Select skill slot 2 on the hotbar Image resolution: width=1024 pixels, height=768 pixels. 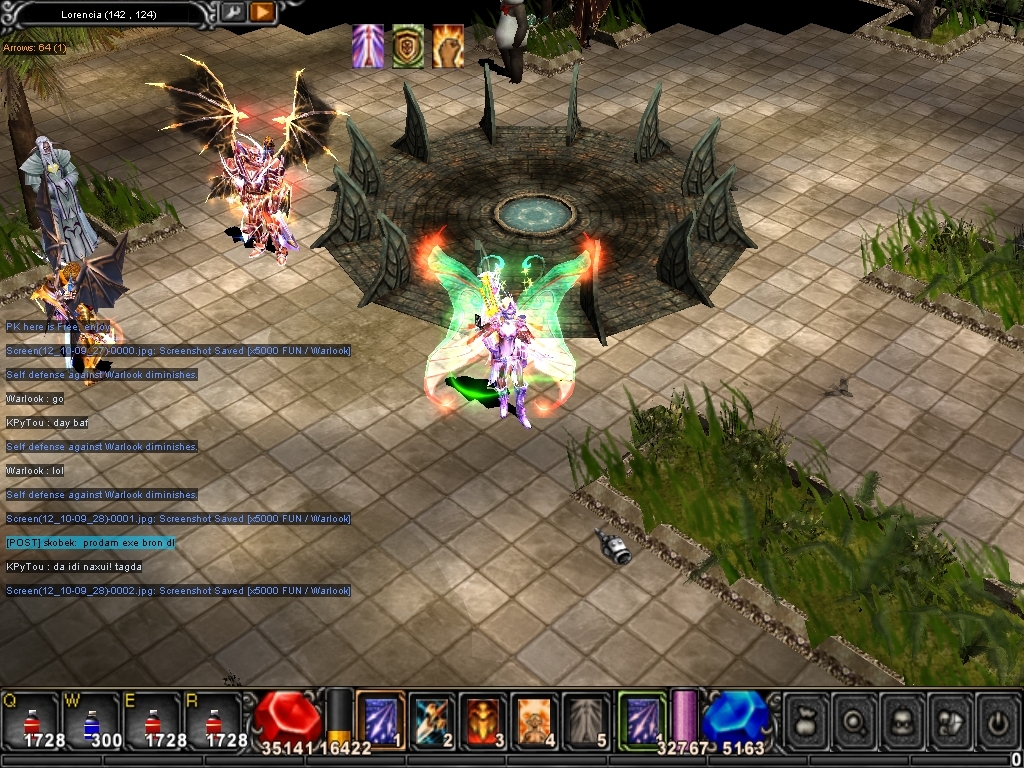[432, 719]
